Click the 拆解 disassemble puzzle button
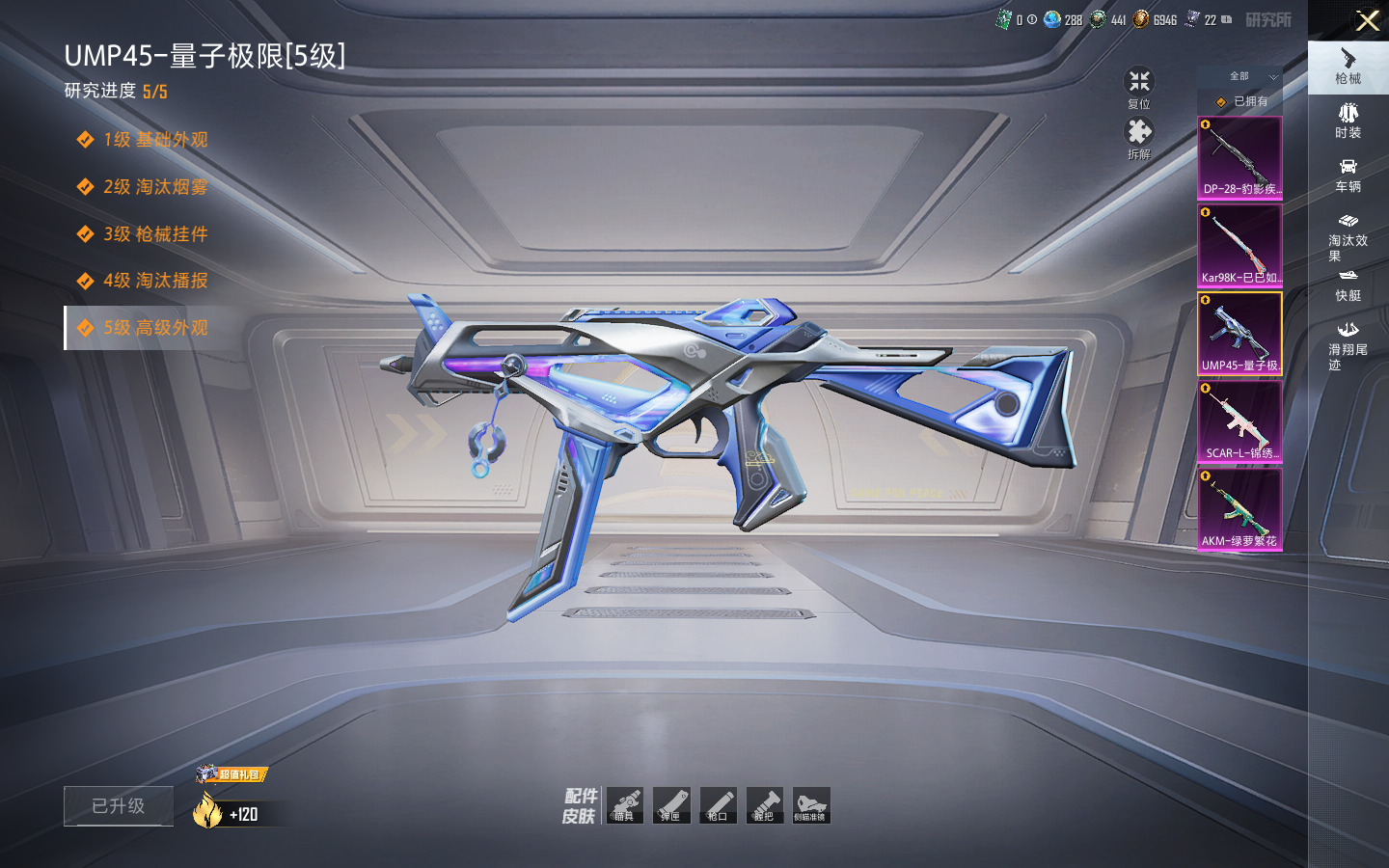This screenshot has width=1389, height=868. click(x=1139, y=137)
